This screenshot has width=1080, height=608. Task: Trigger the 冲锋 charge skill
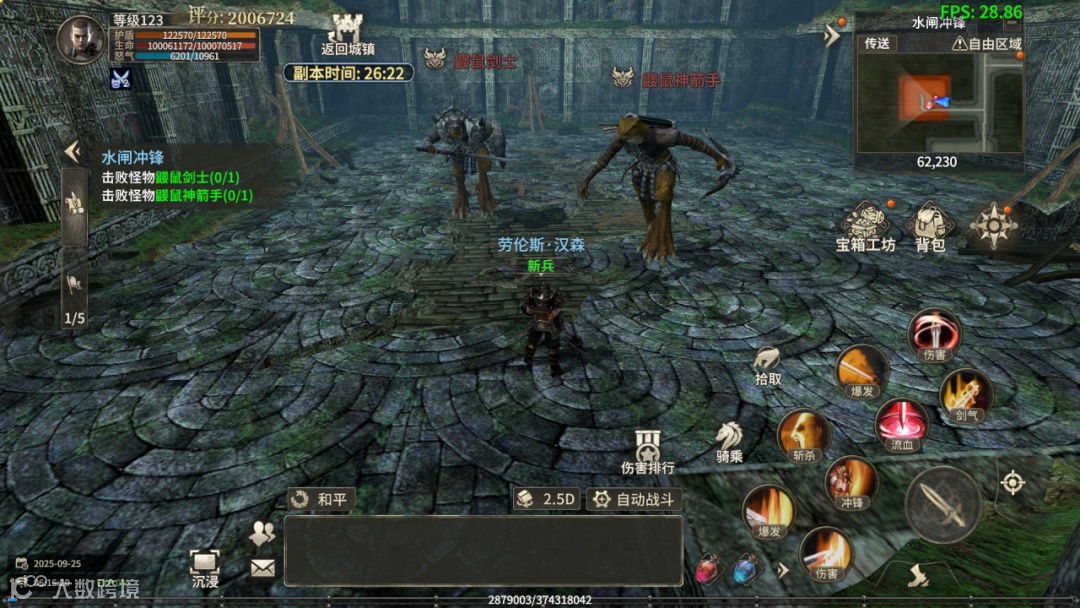tap(851, 482)
